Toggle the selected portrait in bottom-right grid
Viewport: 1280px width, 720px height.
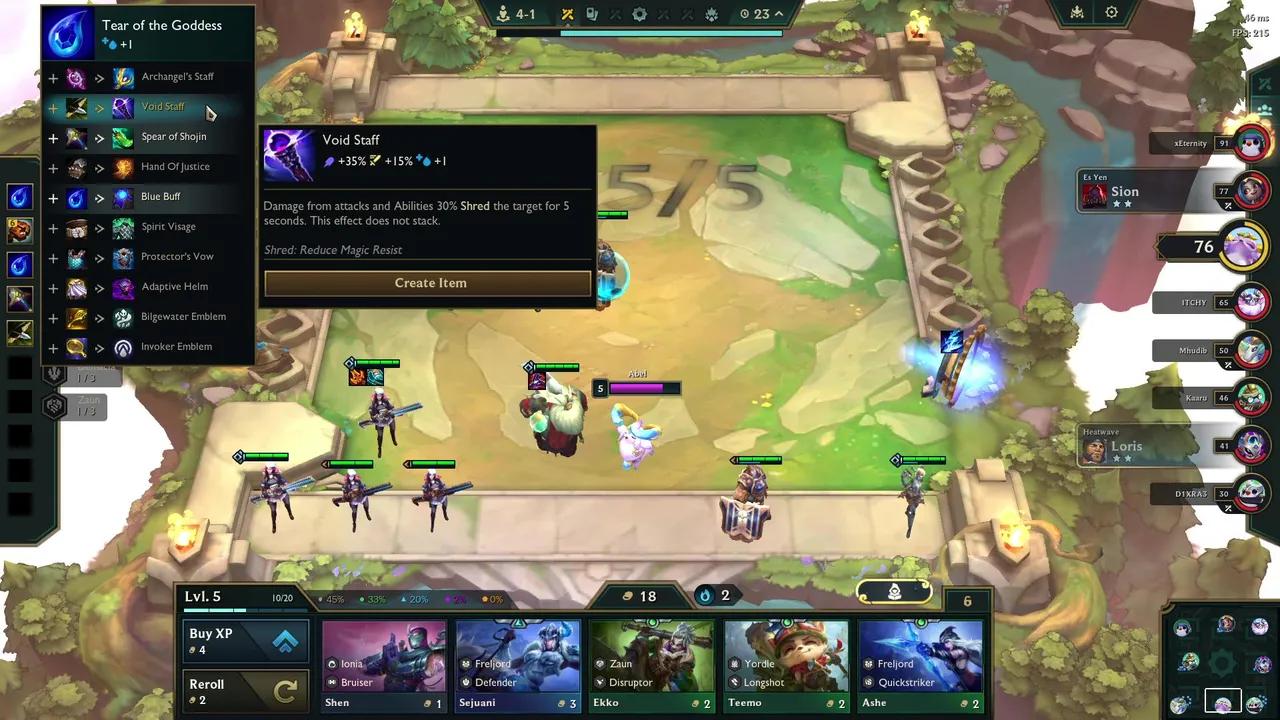[1223, 700]
